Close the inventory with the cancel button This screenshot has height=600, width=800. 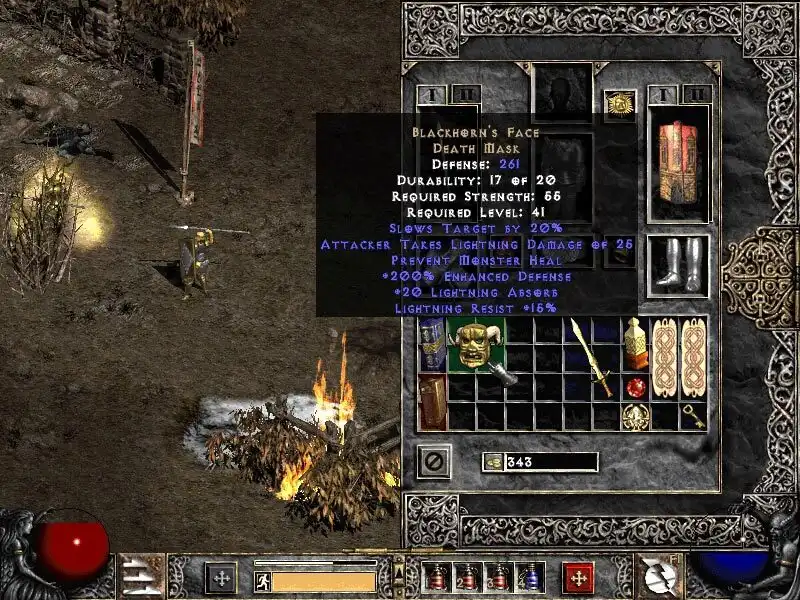[x=434, y=462]
